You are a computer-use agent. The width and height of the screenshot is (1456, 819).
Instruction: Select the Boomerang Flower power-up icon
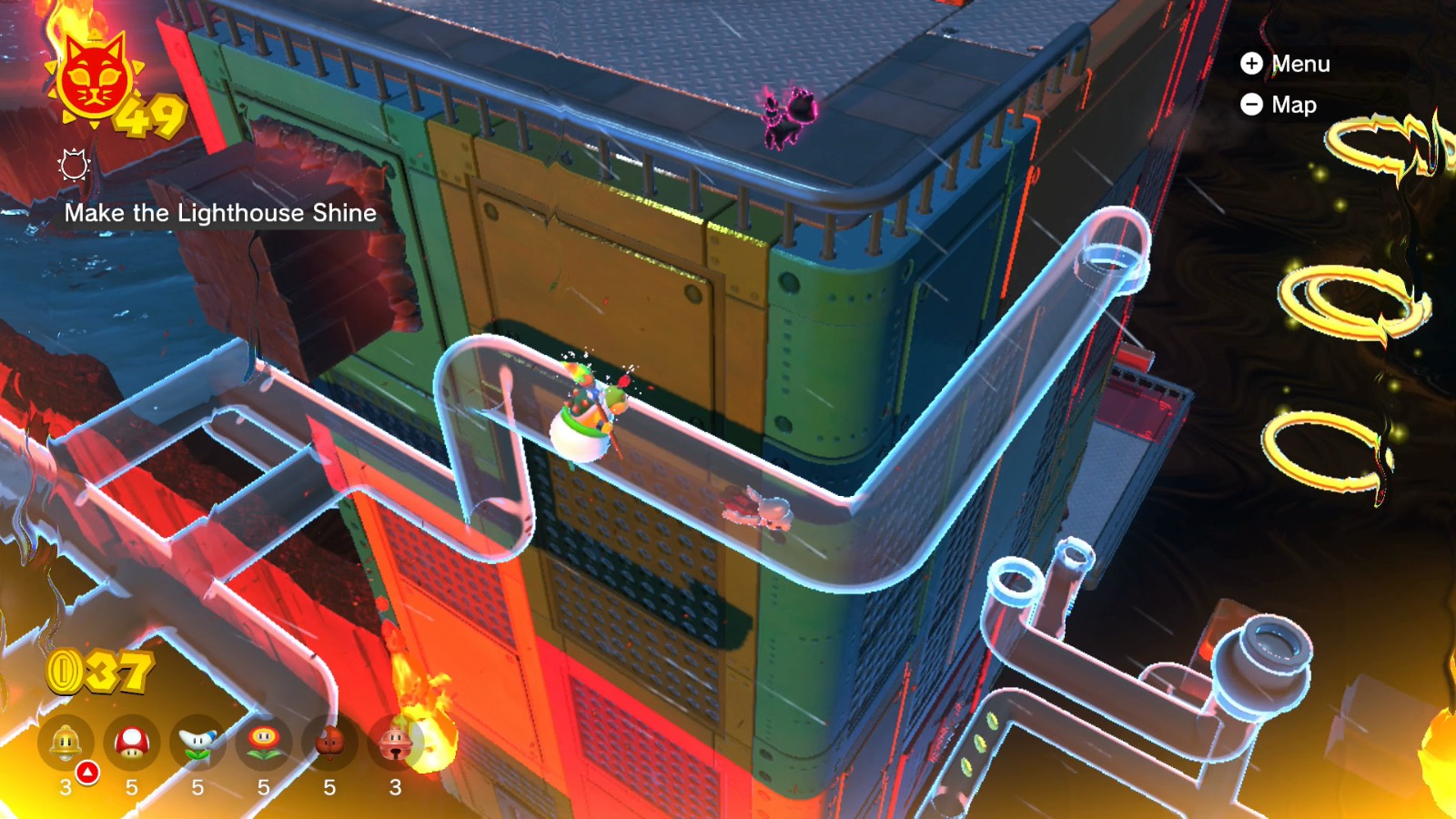point(198,743)
